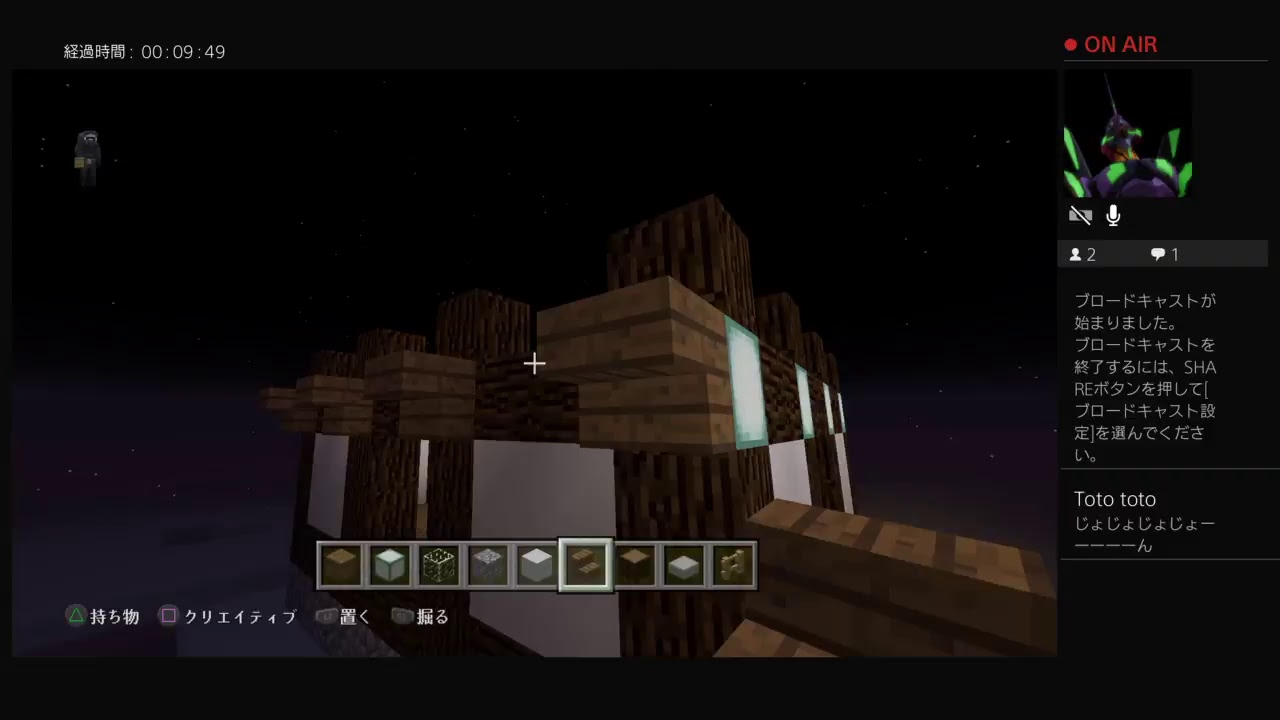This screenshot has height=720, width=1280.
Task: Toggle the camera off indicator
Action: coord(1081,215)
